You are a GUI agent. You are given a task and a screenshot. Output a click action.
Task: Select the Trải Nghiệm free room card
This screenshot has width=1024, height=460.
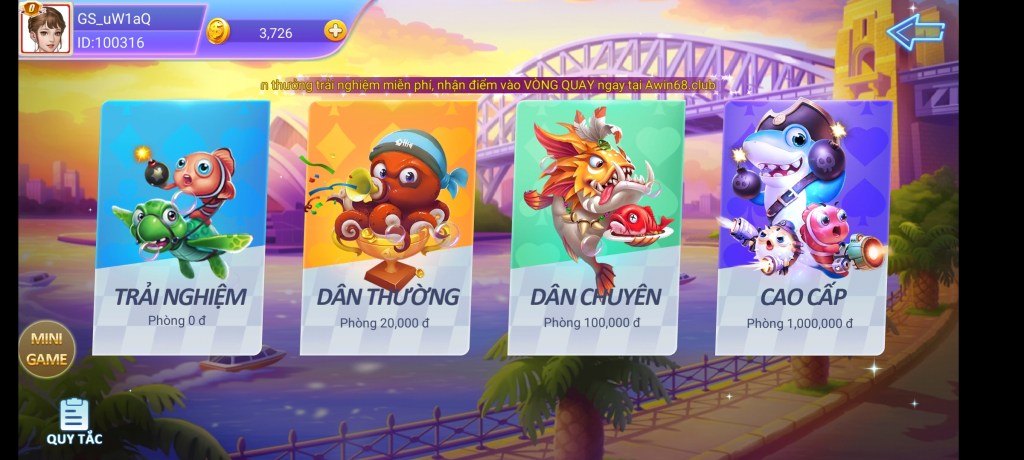point(182,228)
